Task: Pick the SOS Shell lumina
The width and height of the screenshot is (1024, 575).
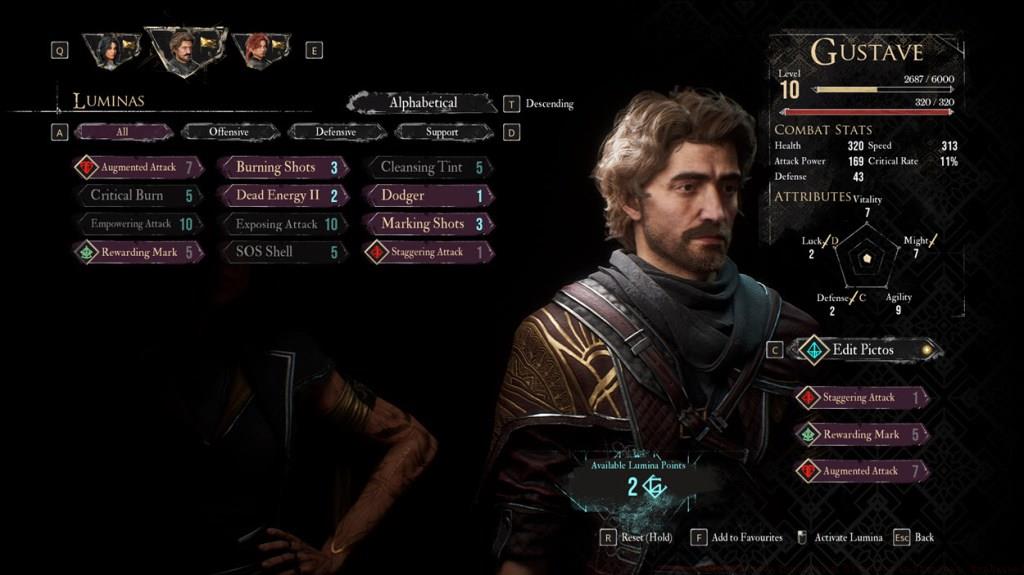Action: [x=283, y=252]
